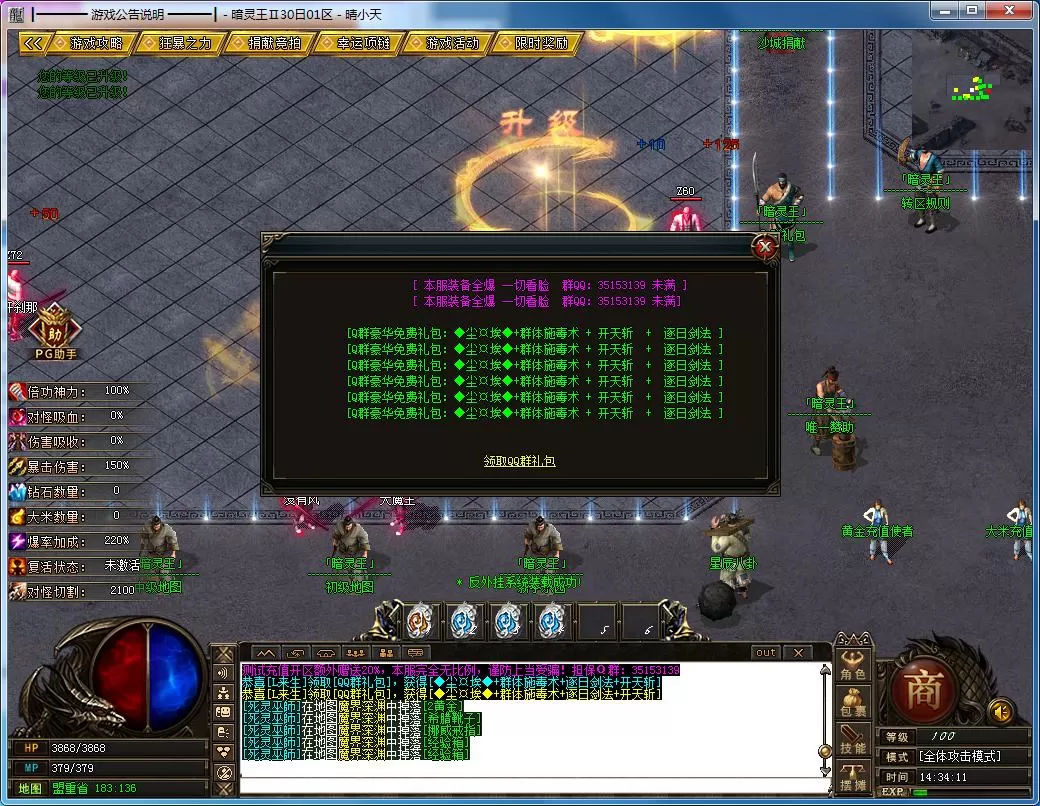
Task: Open the 角色 character panel
Action: point(853,666)
